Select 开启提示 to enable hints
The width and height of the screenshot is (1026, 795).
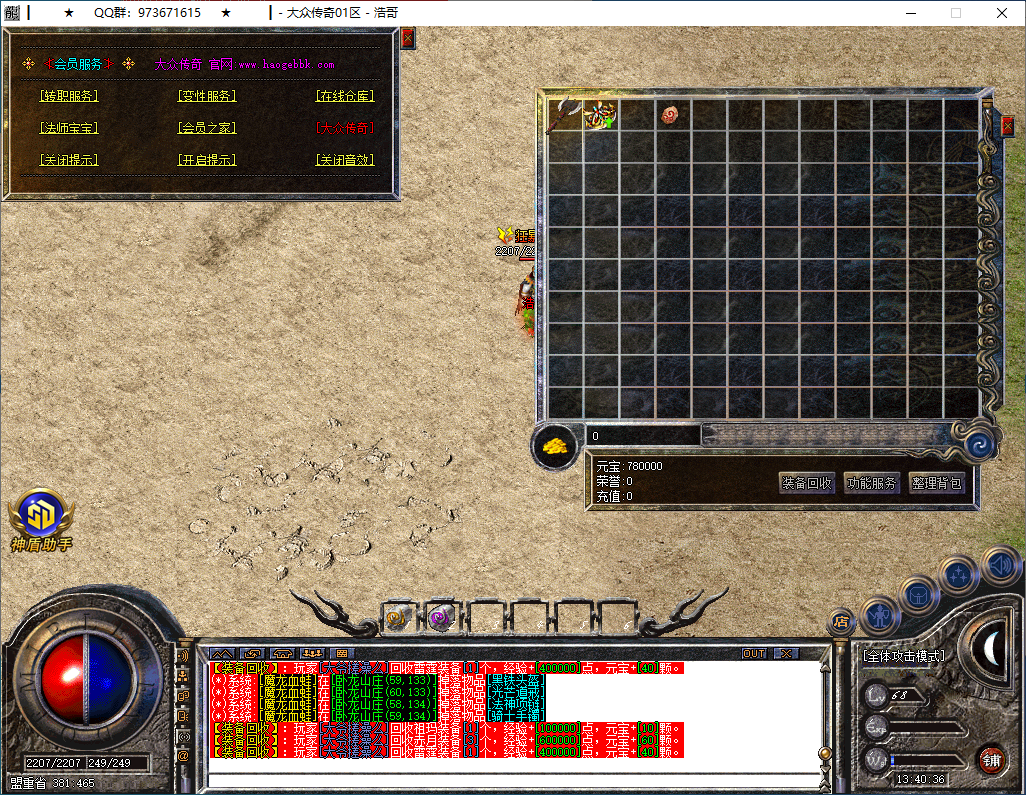point(207,160)
